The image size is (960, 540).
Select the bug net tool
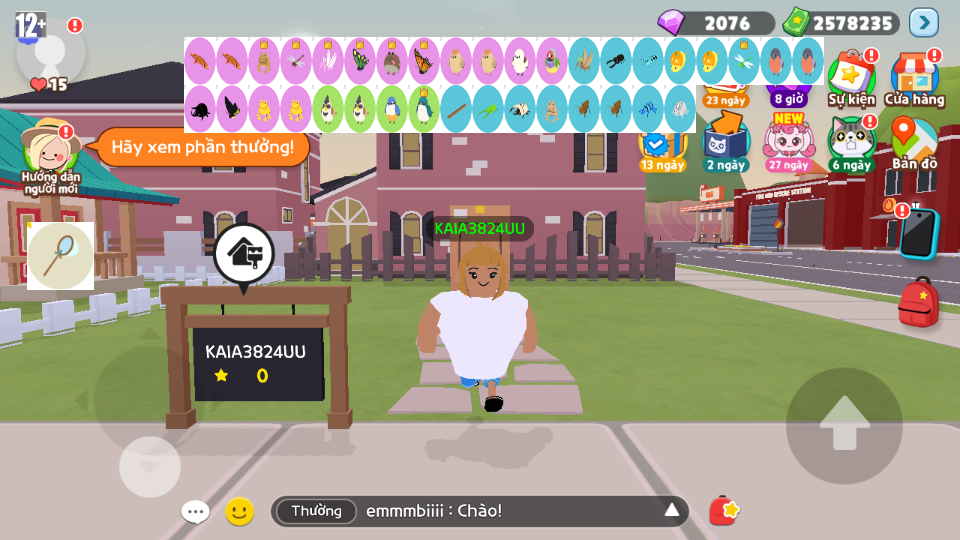coord(60,256)
